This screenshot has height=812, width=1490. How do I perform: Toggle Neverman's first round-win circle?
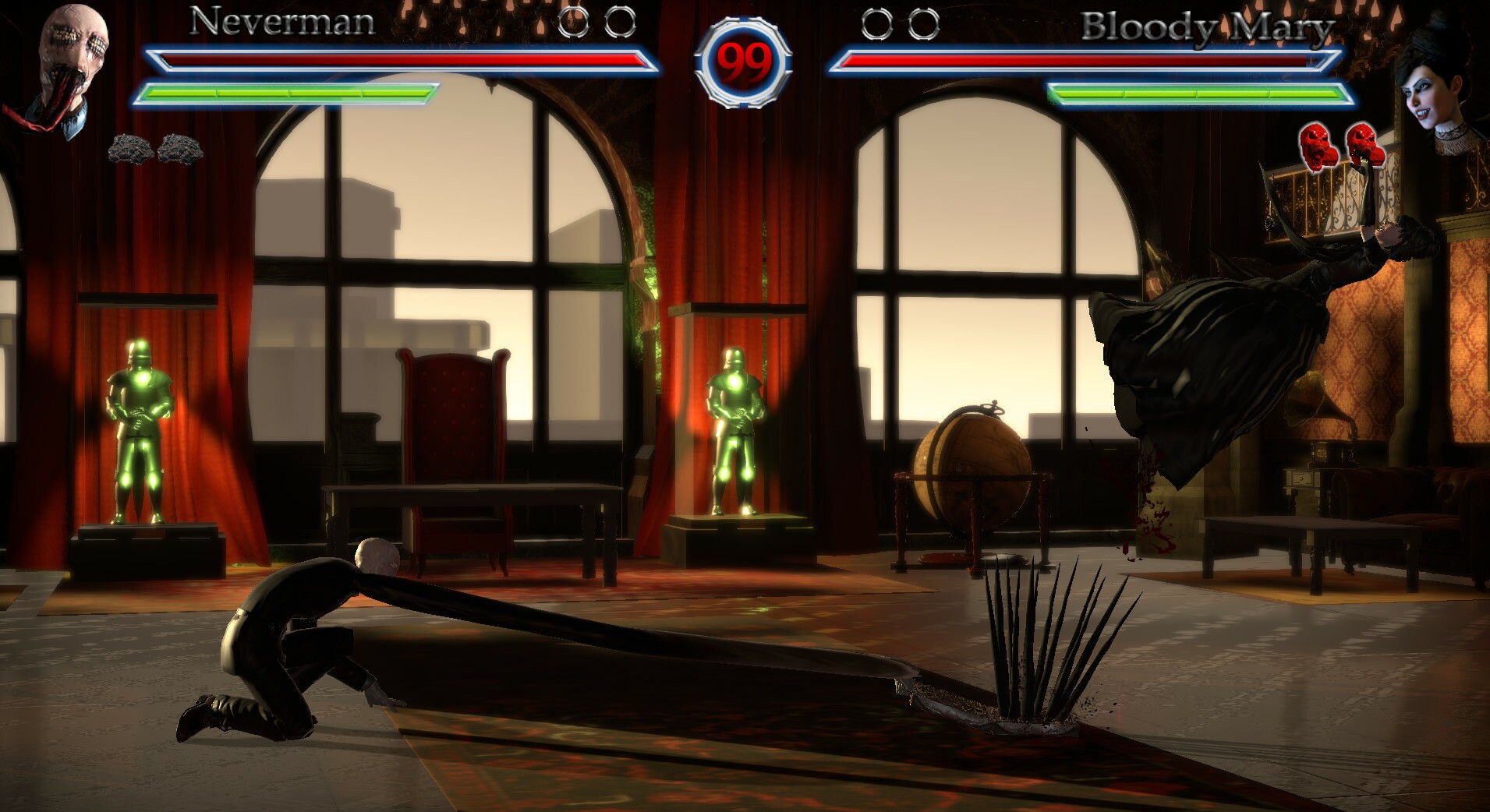pyautogui.click(x=577, y=23)
